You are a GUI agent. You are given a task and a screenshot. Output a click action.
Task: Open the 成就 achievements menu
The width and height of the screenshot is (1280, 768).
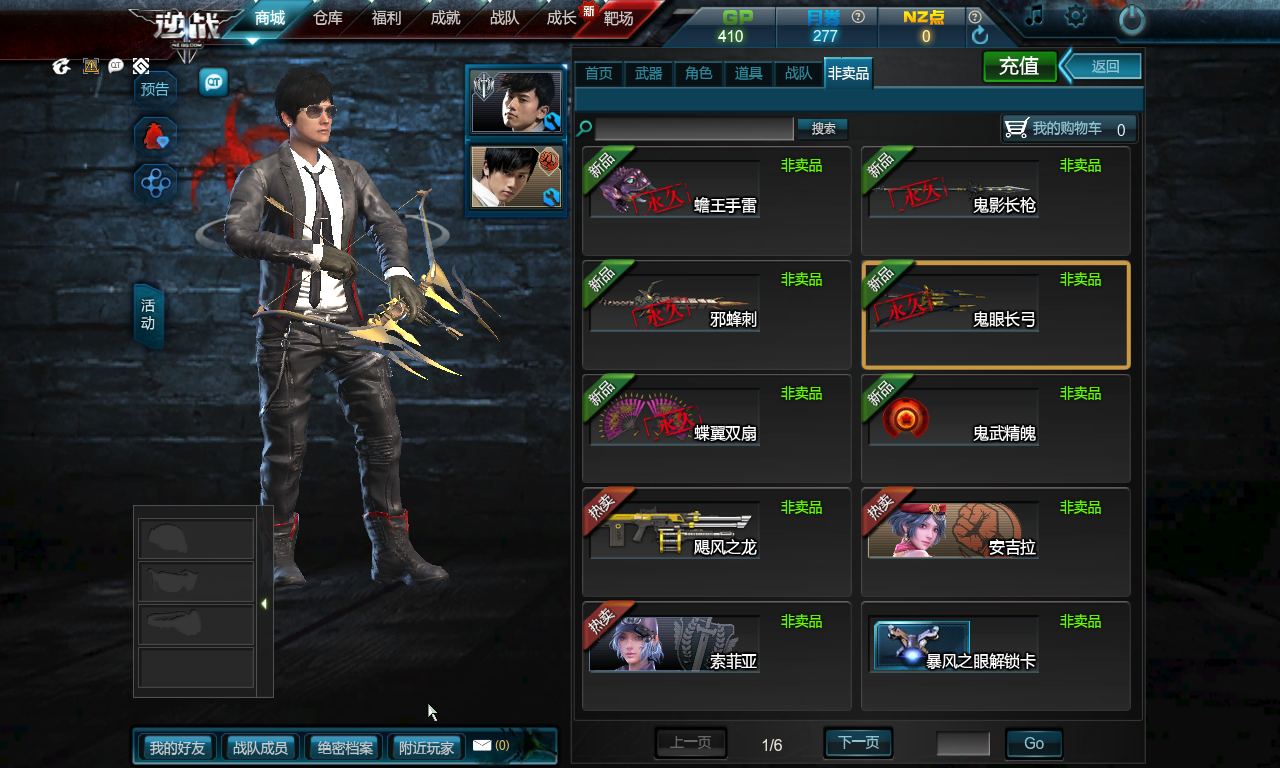pyautogui.click(x=445, y=18)
